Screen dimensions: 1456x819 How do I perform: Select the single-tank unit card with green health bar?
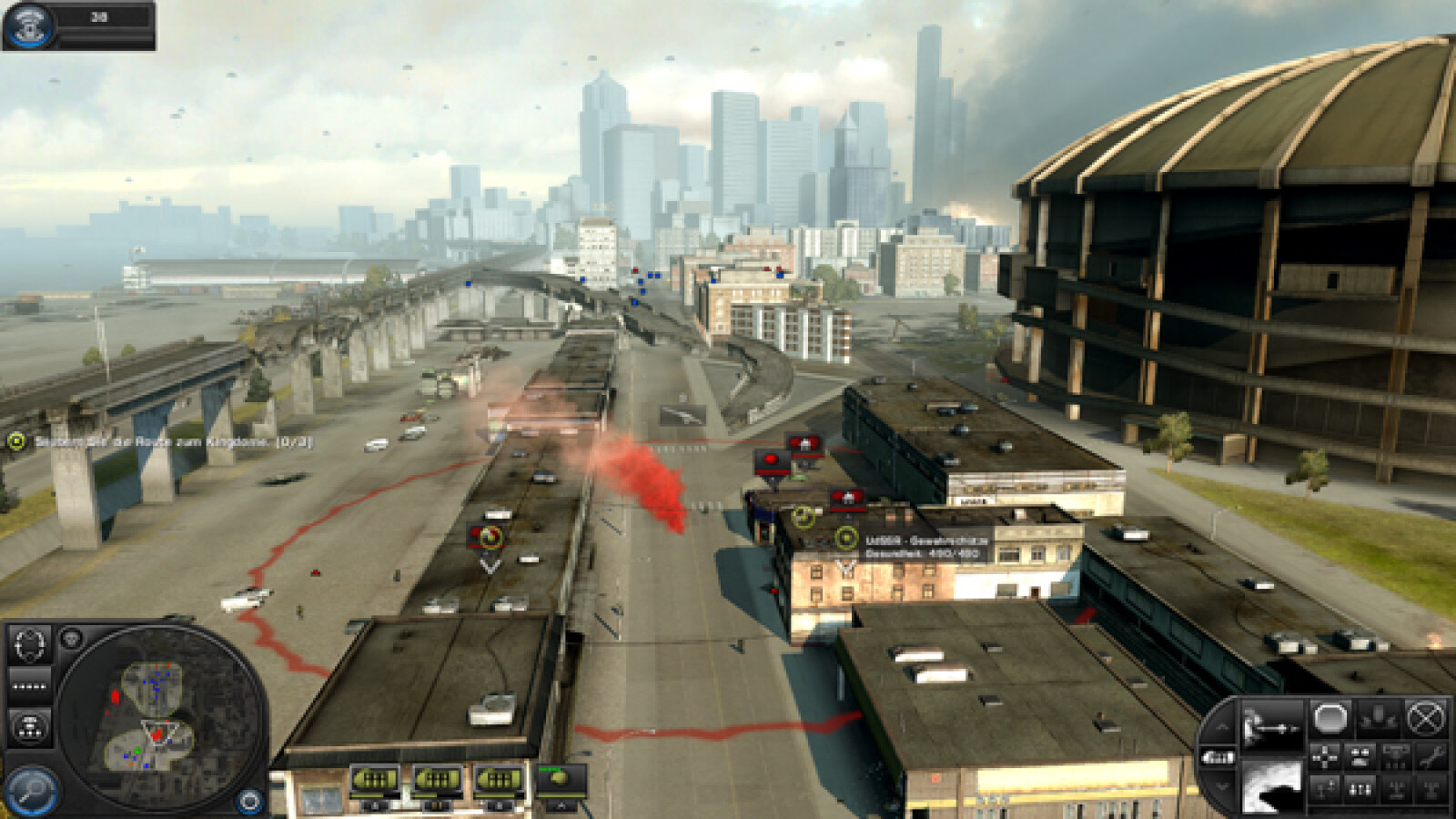point(561,781)
